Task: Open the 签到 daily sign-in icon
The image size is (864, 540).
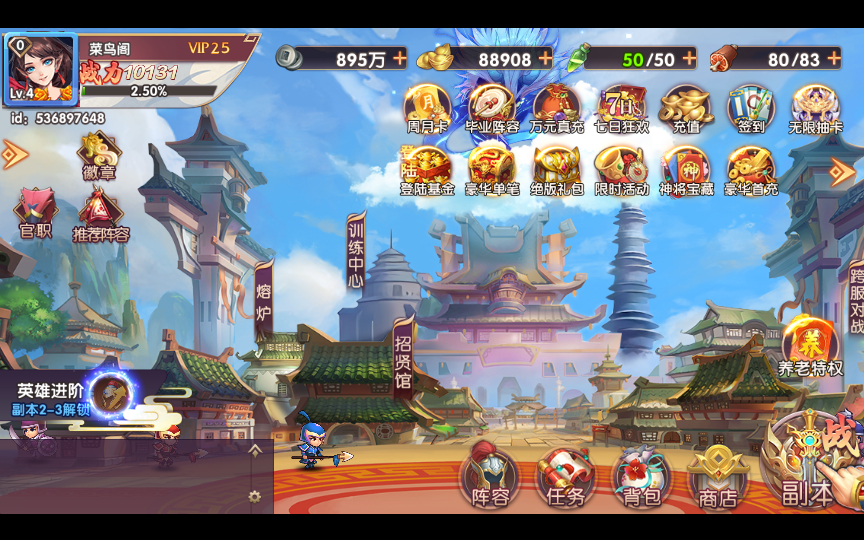Action: [x=750, y=108]
